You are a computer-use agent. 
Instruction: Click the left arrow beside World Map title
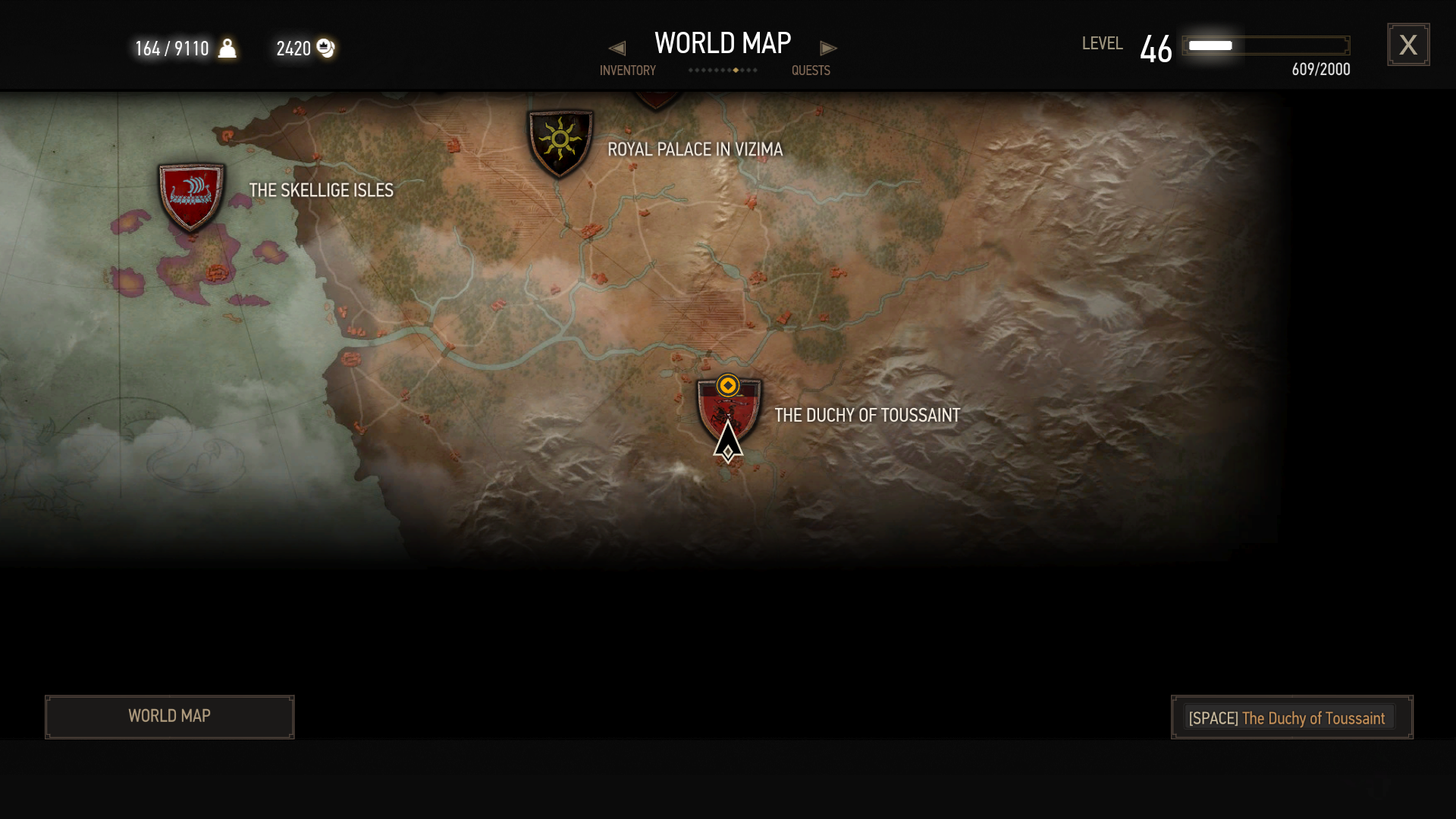point(617,49)
